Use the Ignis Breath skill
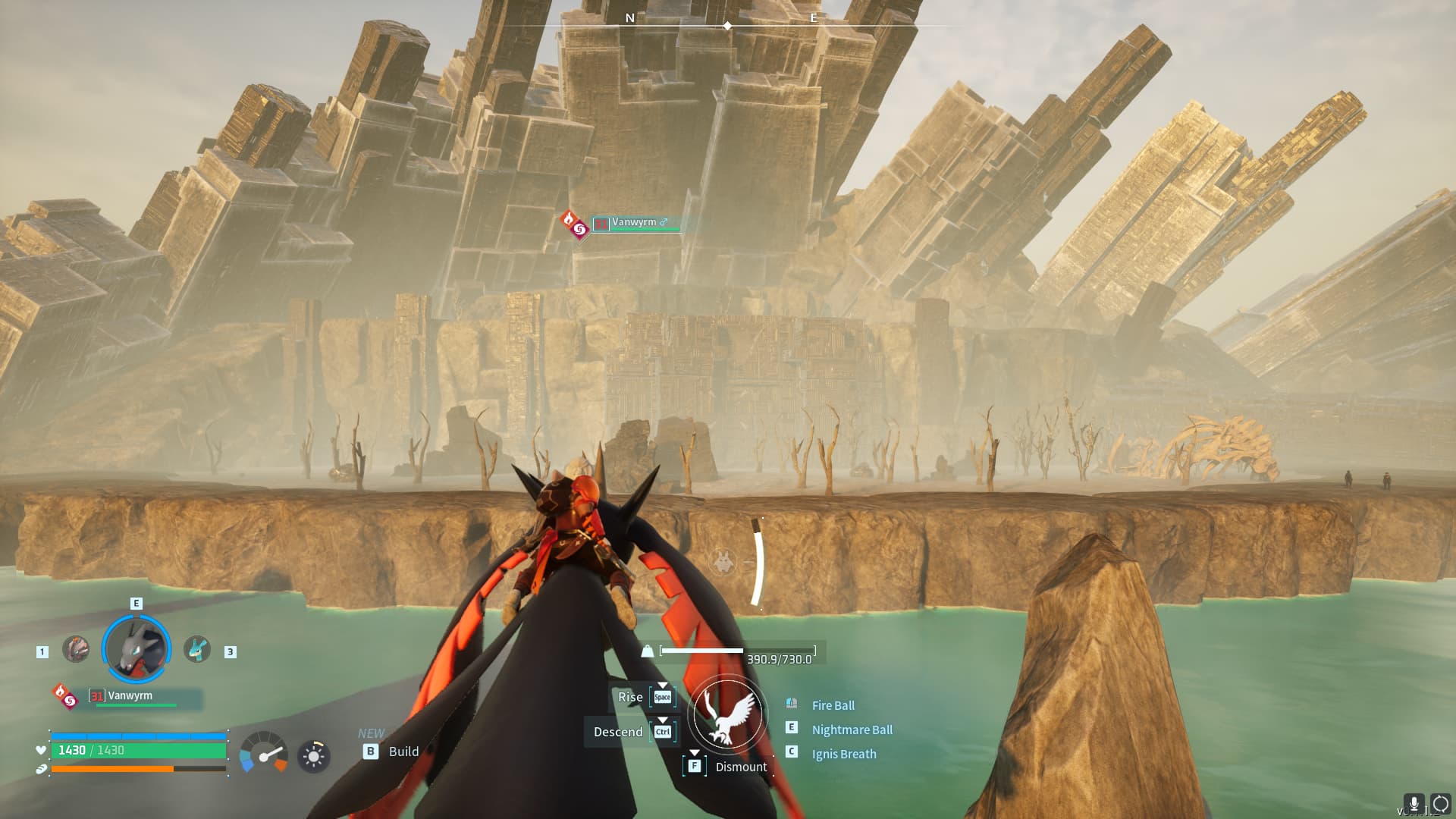Image resolution: width=1456 pixels, height=819 pixels. point(843,754)
